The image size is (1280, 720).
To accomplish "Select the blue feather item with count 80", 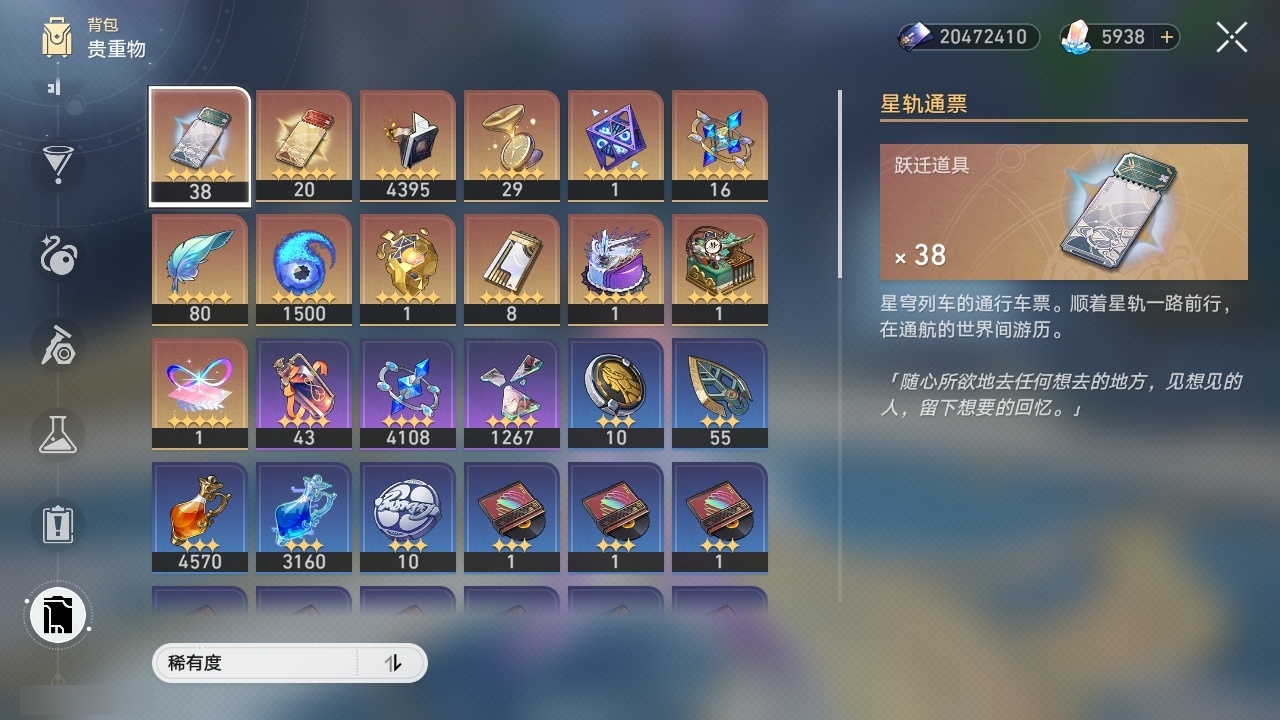I will (199, 269).
